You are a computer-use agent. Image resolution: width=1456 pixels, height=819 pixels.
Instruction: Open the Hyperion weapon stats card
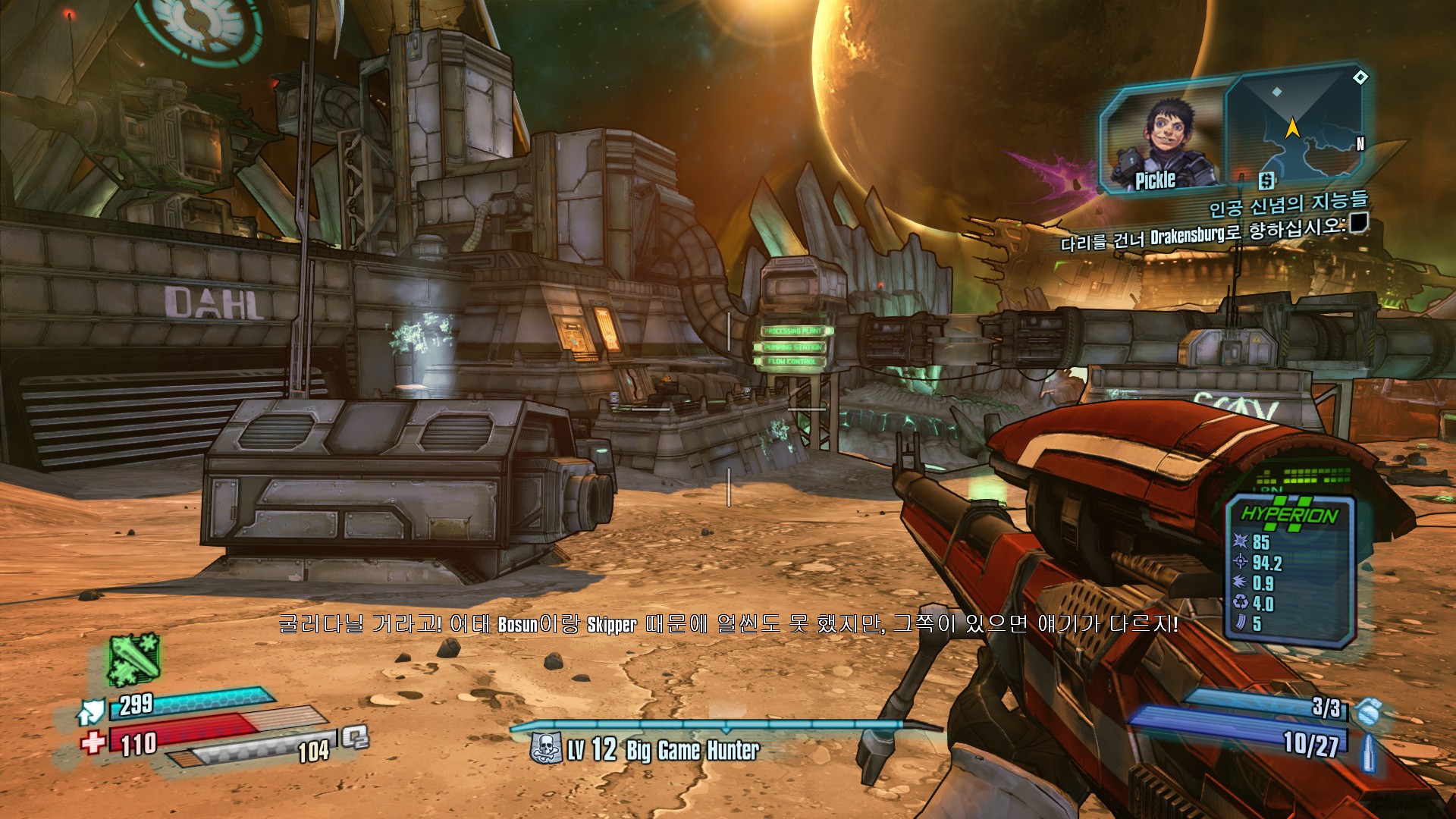[1291, 570]
